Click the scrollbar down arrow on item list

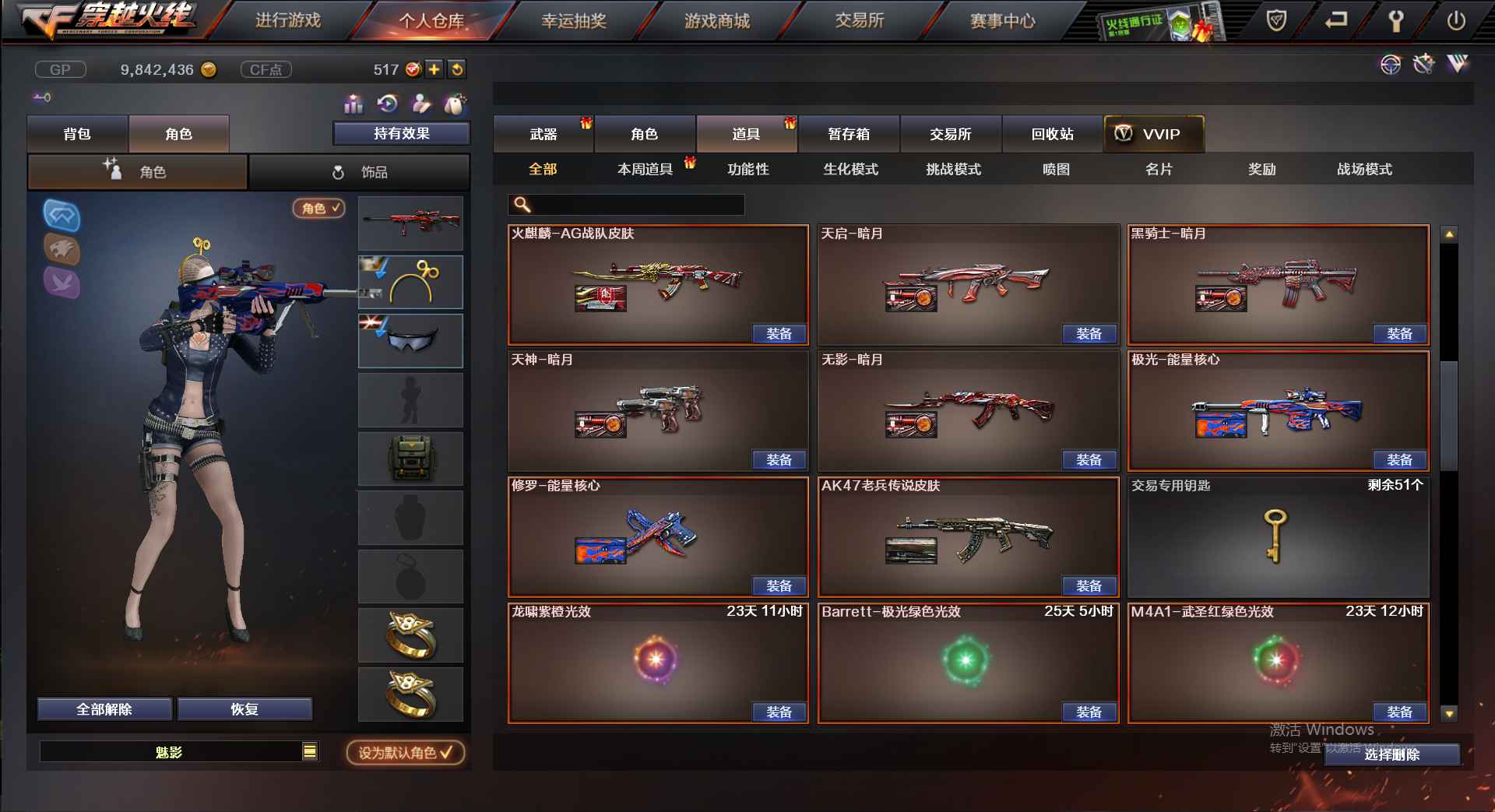pos(1448,713)
